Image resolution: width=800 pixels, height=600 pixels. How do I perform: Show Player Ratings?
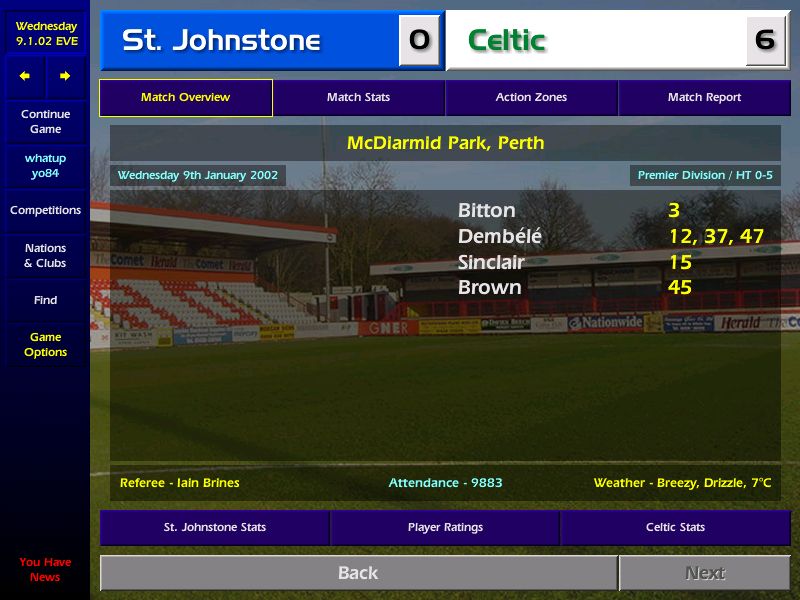(x=445, y=527)
